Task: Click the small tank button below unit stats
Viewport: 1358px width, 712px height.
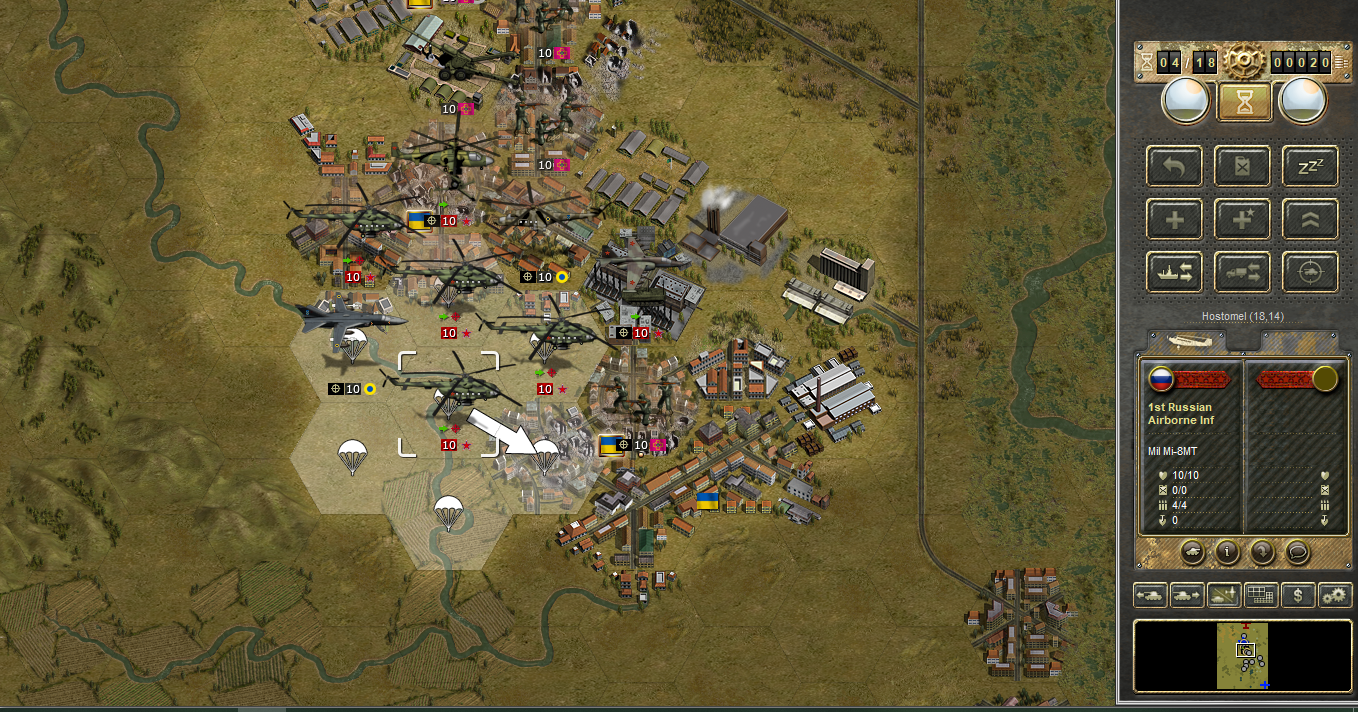Action: (x=1193, y=551)
